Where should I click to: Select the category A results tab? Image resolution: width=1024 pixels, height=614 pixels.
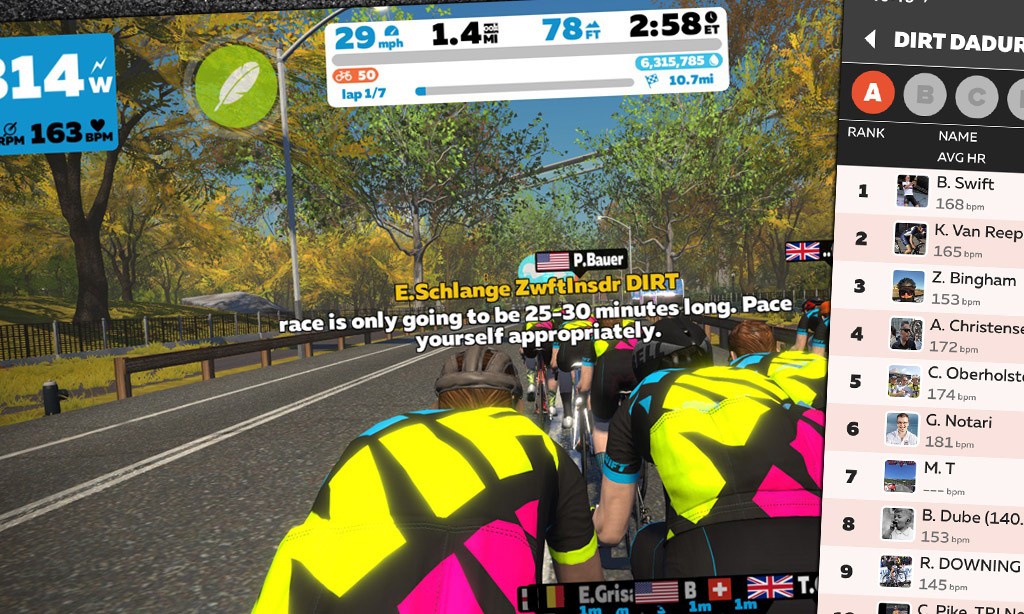pos(872,94)
